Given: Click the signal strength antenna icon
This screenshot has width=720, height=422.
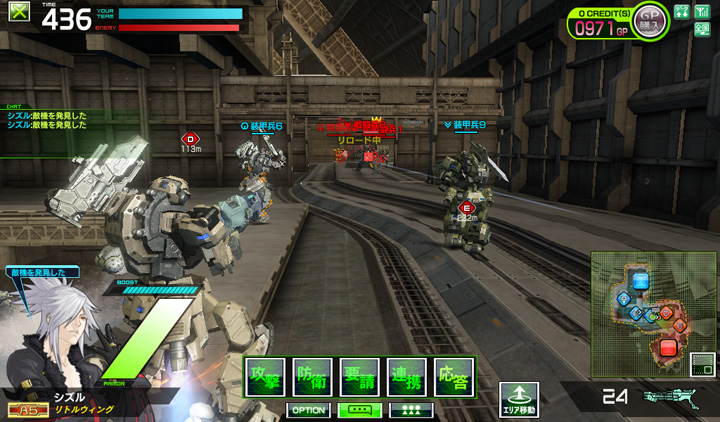Looking at the screenshot, I should pyautogui.click(x=702, y=11).
